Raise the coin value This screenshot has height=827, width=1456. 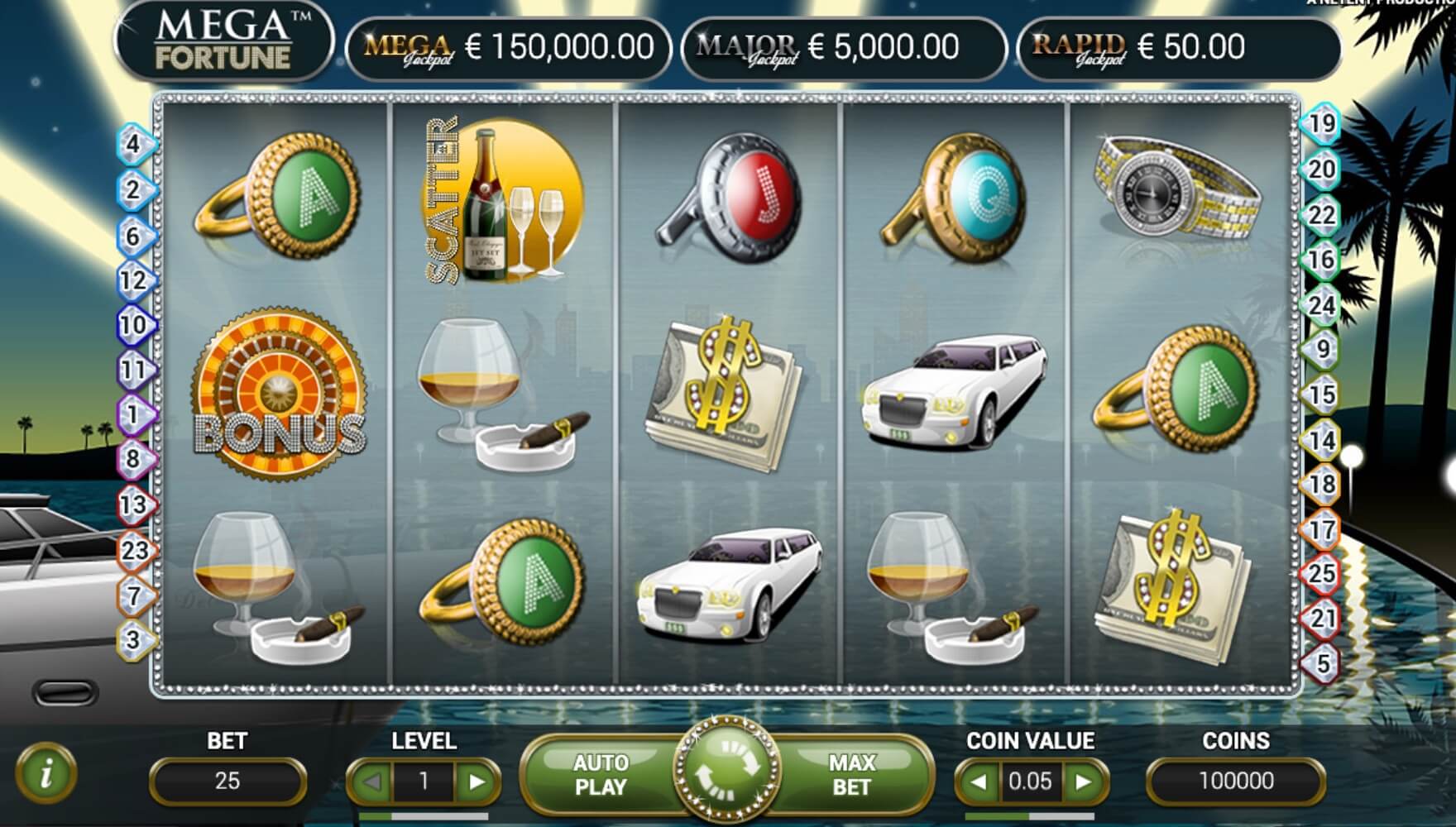[1083, 781]
